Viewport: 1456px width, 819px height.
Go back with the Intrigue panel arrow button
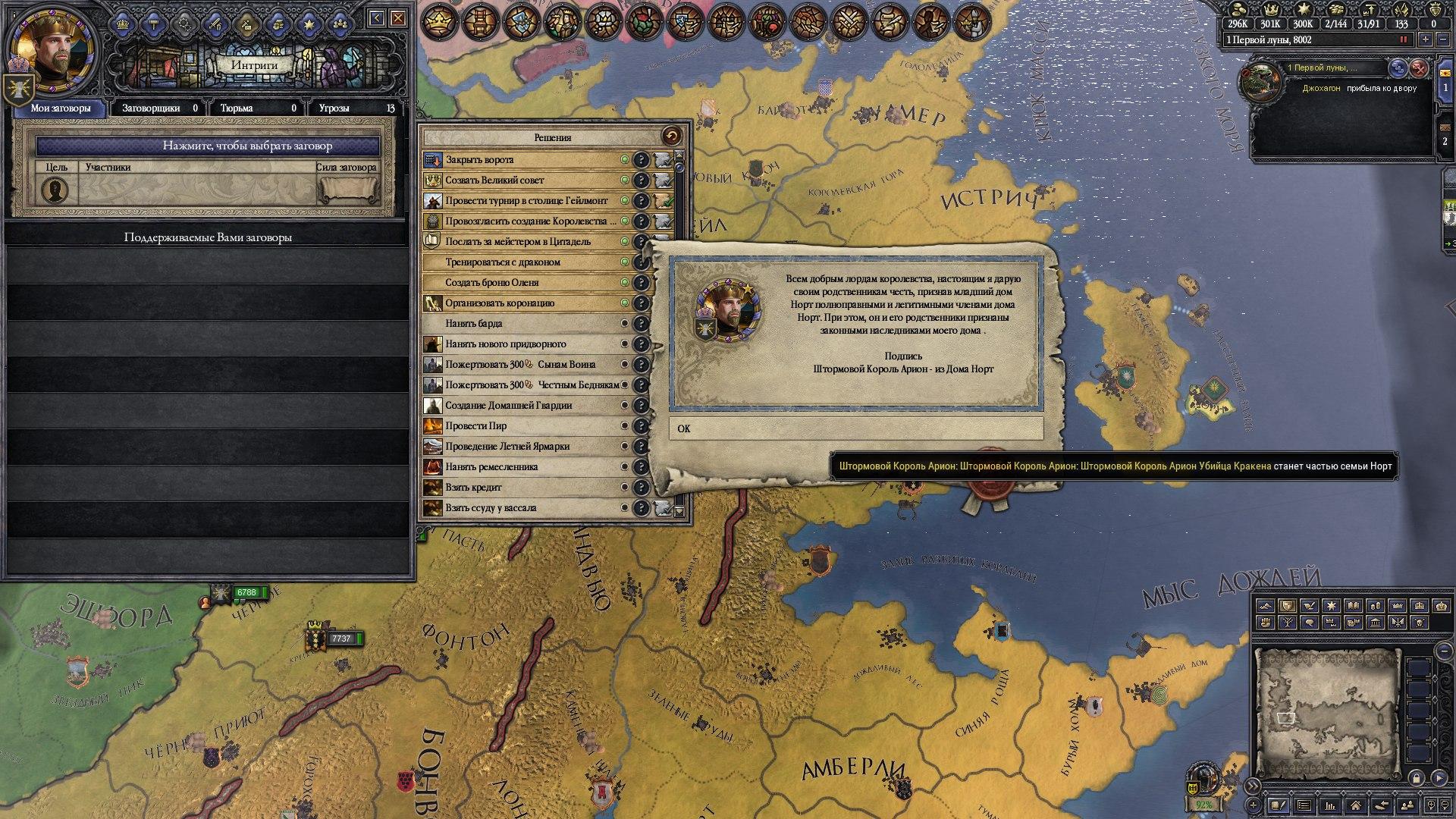[377, 18]
